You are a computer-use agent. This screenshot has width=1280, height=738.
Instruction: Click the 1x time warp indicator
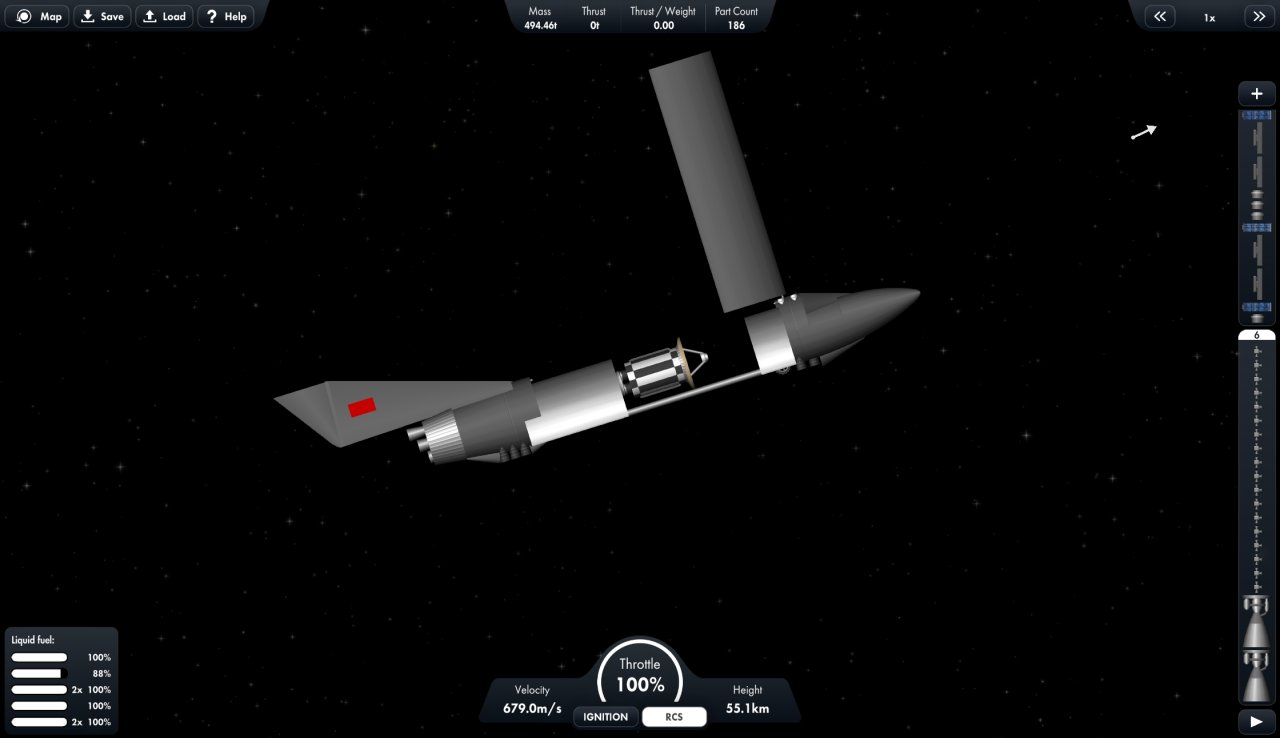(x=1209, y=16)
